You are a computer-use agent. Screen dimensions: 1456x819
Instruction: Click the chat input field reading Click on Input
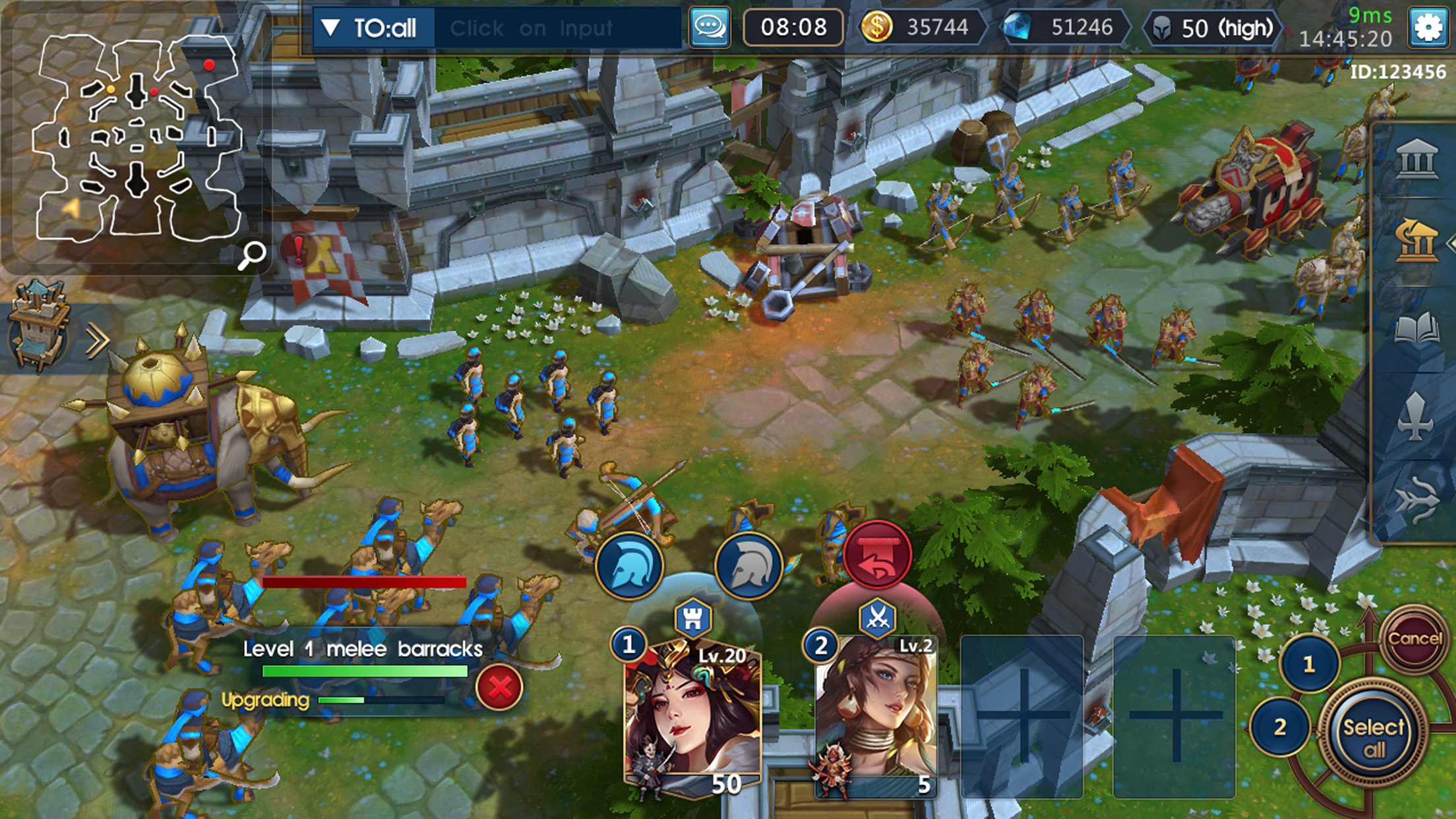coord(534,28)
